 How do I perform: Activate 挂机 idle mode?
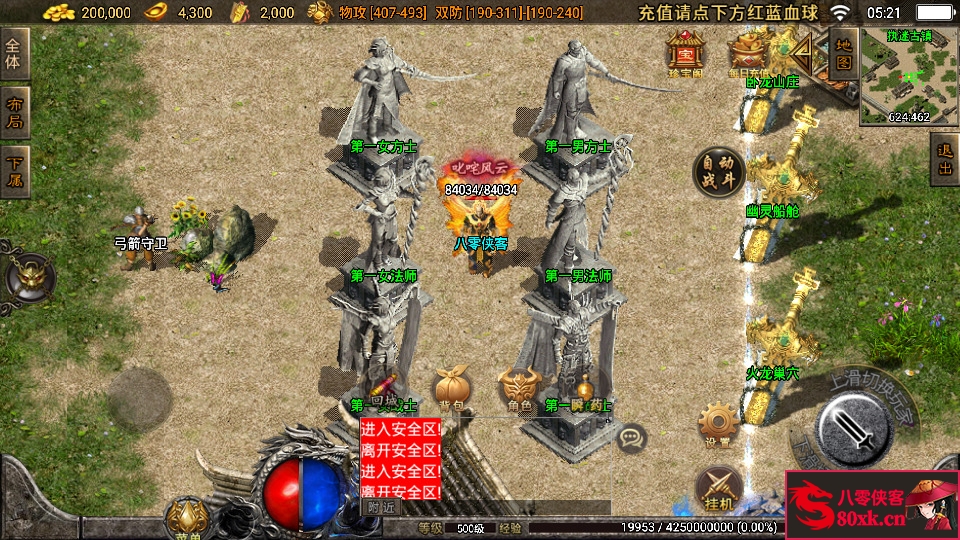click(x=716, y=485)
